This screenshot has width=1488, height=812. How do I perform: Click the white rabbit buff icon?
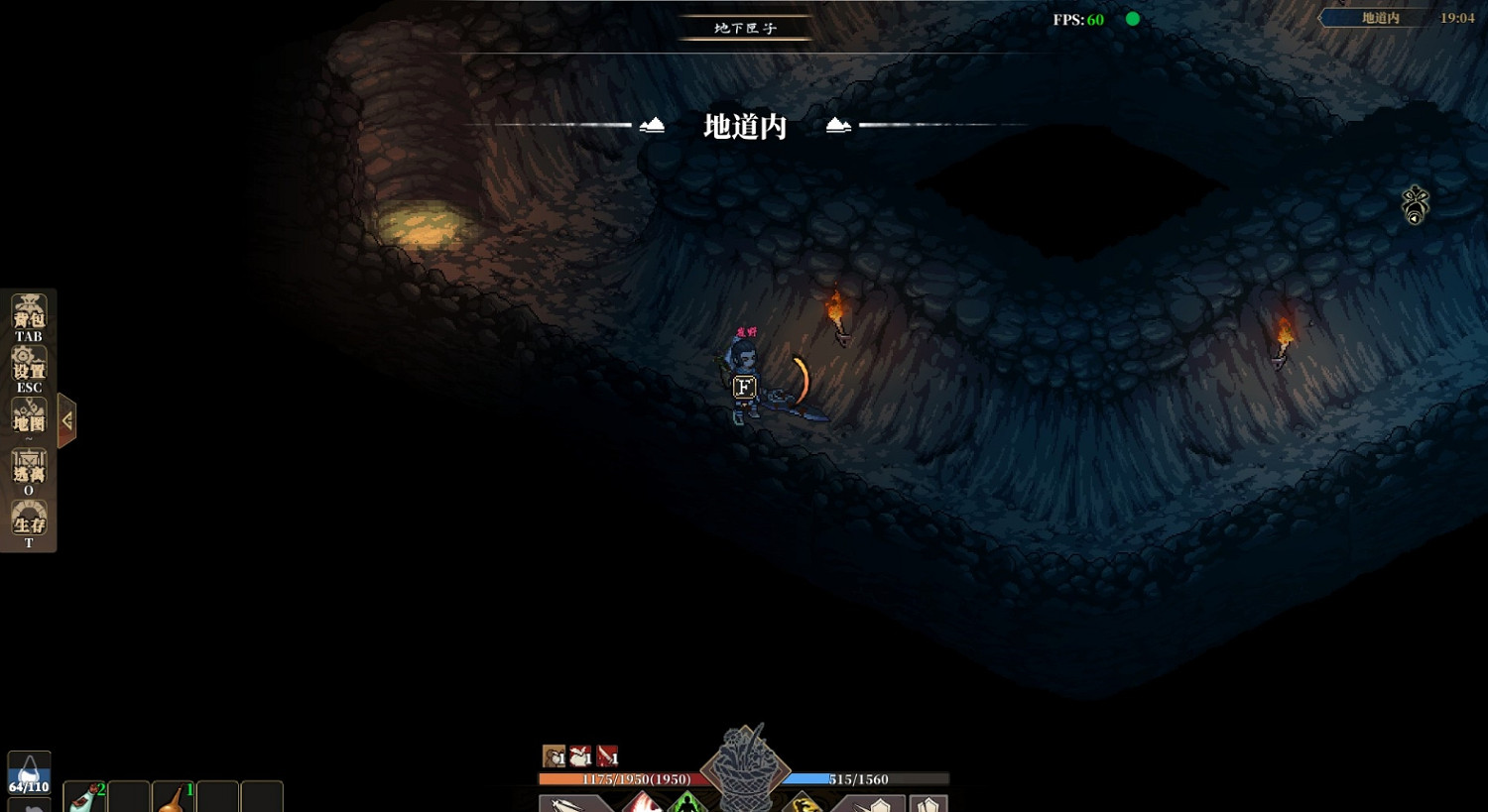tap(578, 754)
